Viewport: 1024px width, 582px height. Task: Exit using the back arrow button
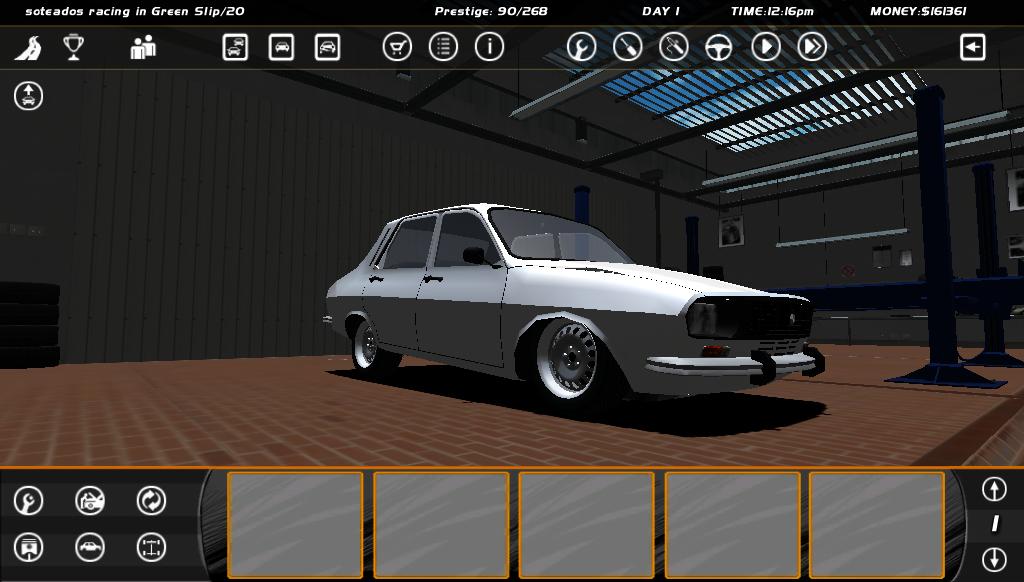[972, 47]
